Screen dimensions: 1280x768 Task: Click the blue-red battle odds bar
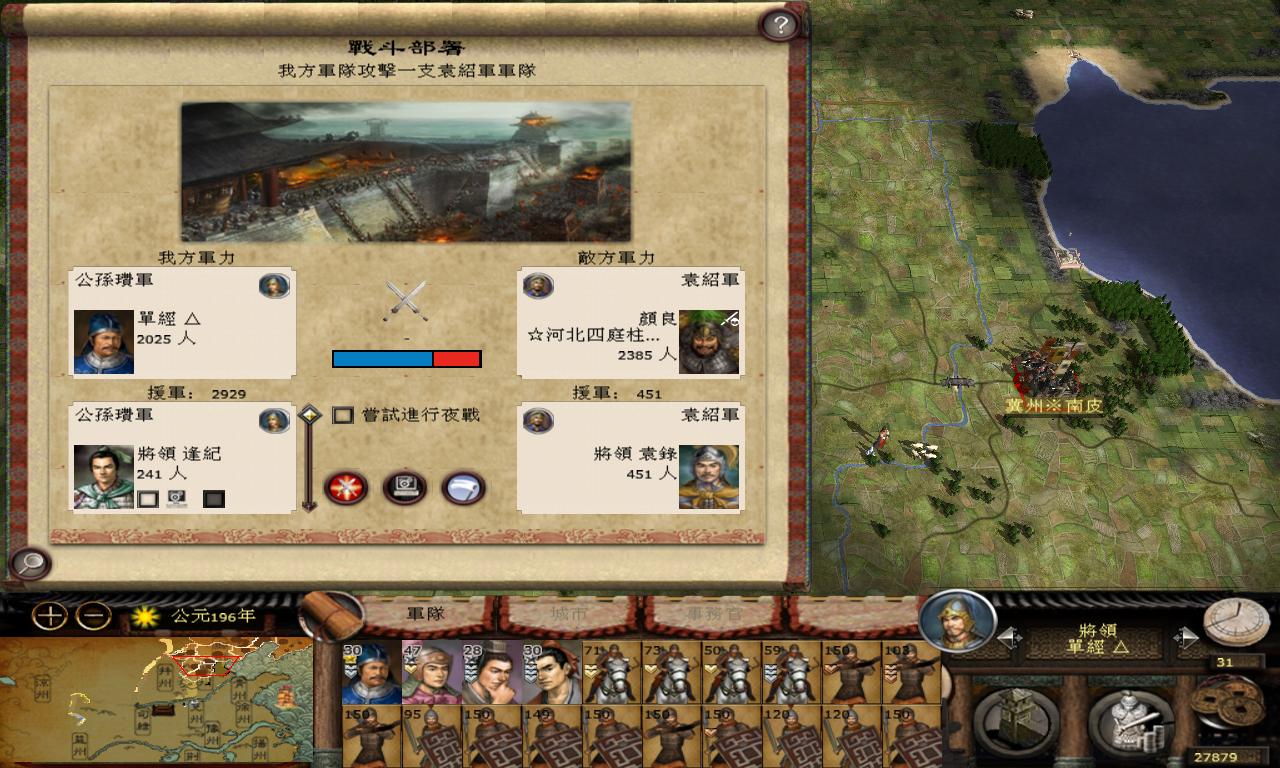click(x=406, y=358)
